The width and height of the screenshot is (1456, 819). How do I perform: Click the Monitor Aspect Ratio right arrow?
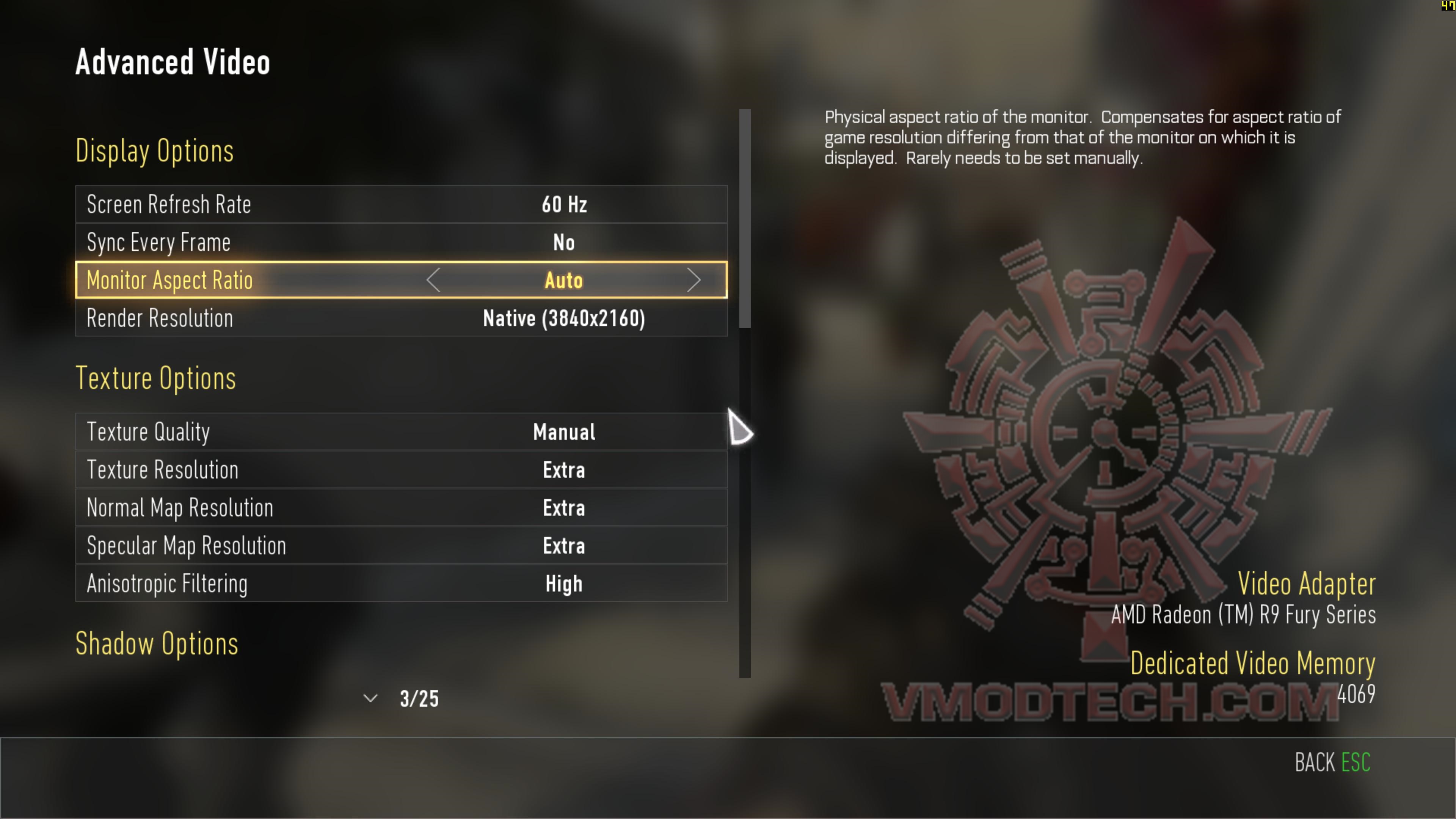pos(693,280)
